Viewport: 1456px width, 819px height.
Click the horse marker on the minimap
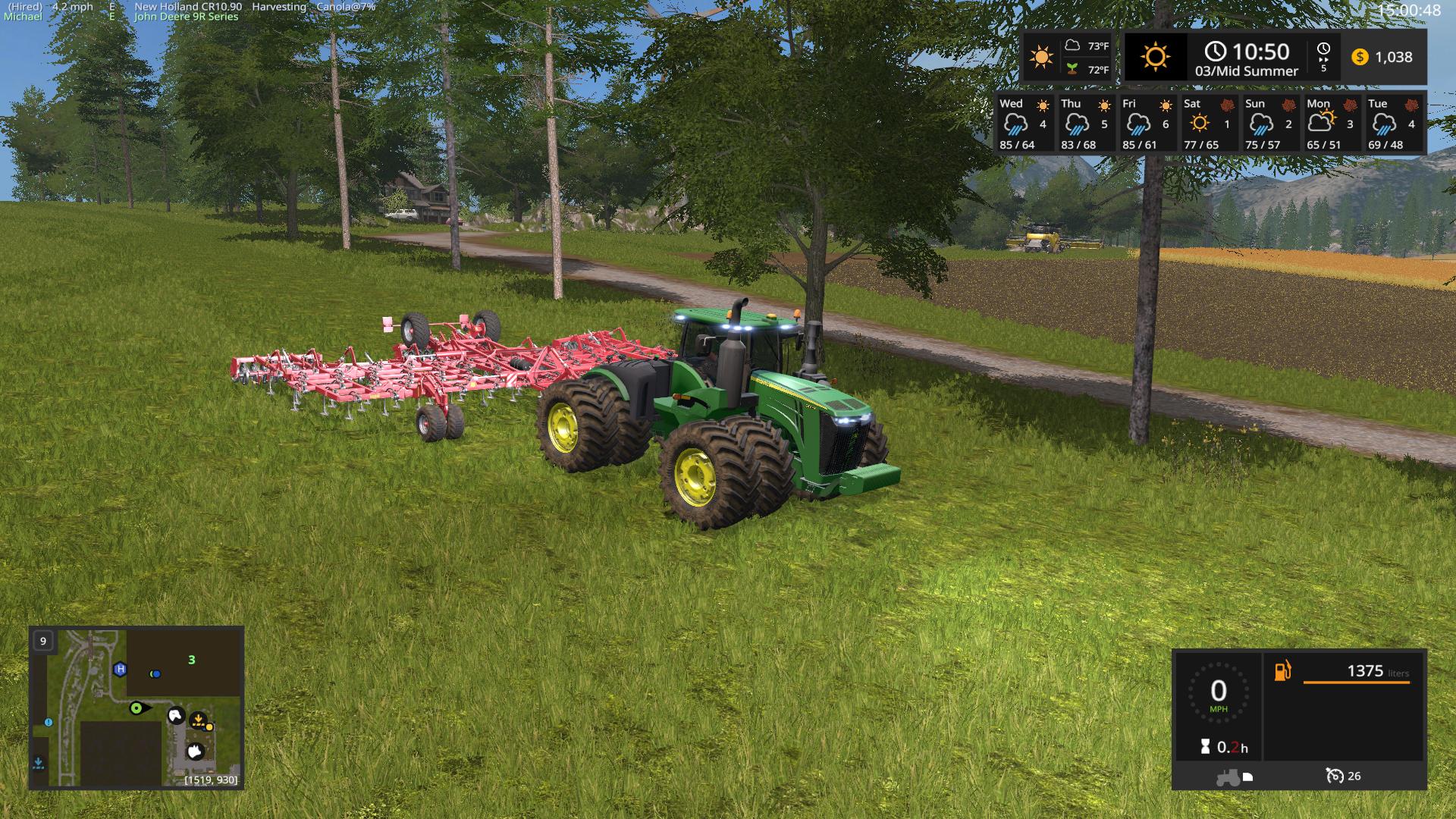click(176, 715)
